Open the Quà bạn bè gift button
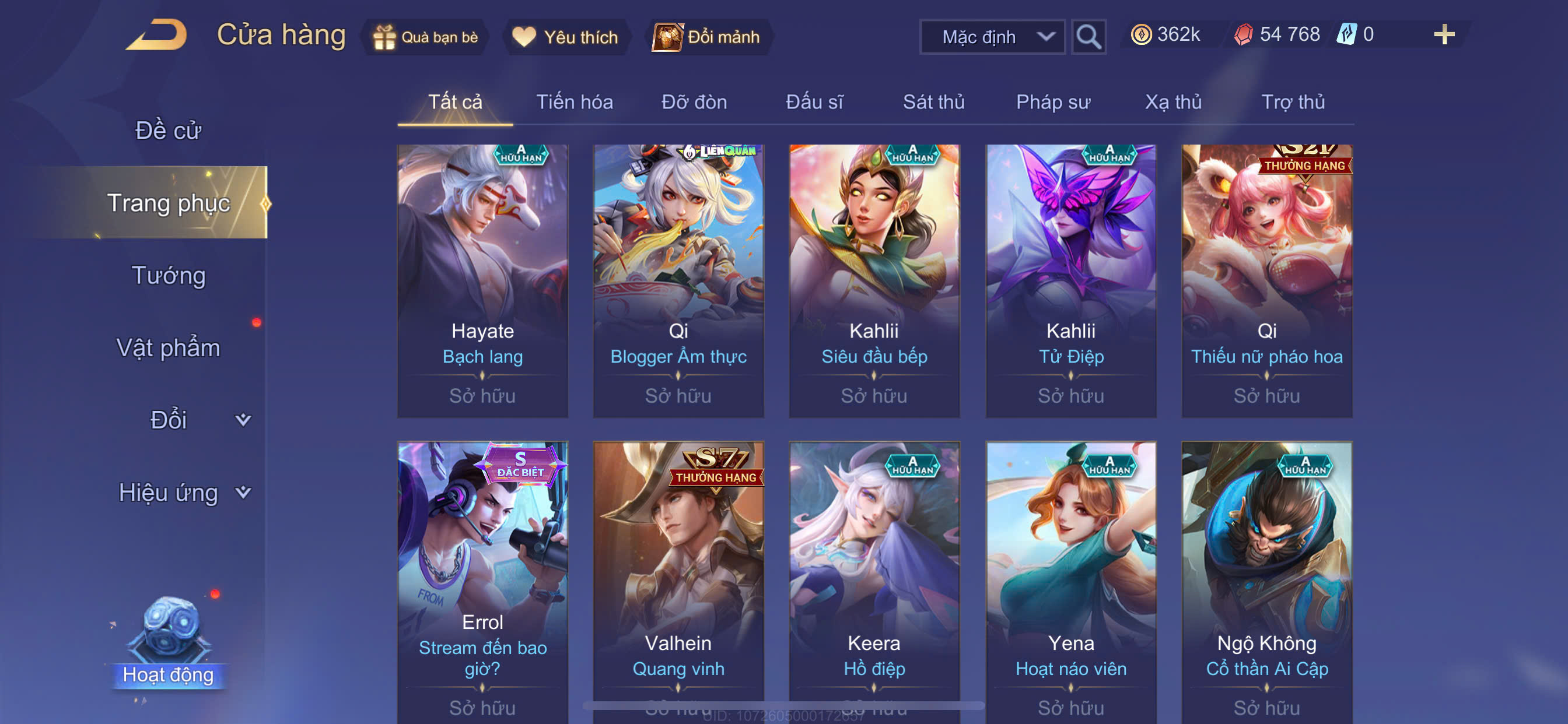 [425, 37]
